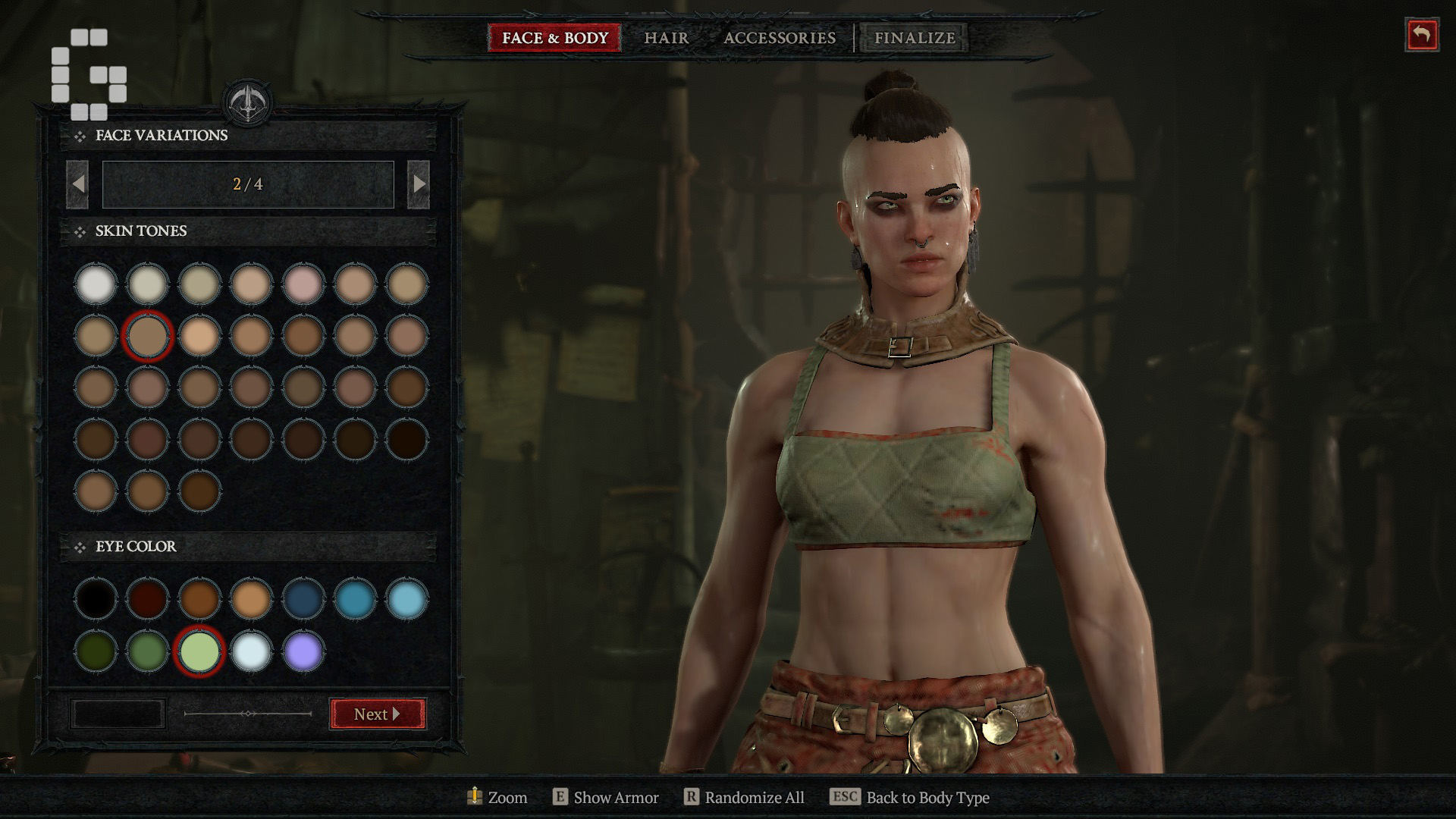Collapse the Eye Color section header
Screen dimensions: 1456x819
(136, 546)
